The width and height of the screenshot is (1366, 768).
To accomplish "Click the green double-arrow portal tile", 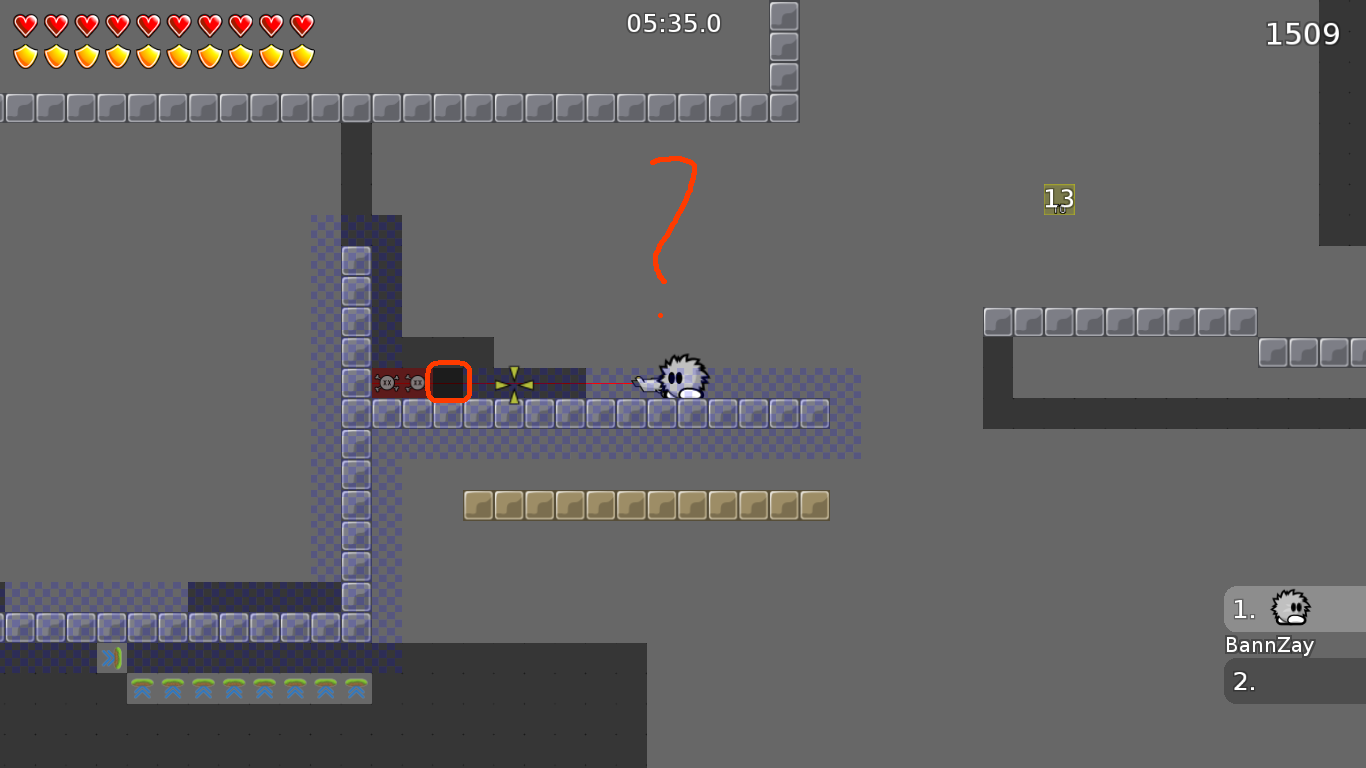I will (110, 658).
